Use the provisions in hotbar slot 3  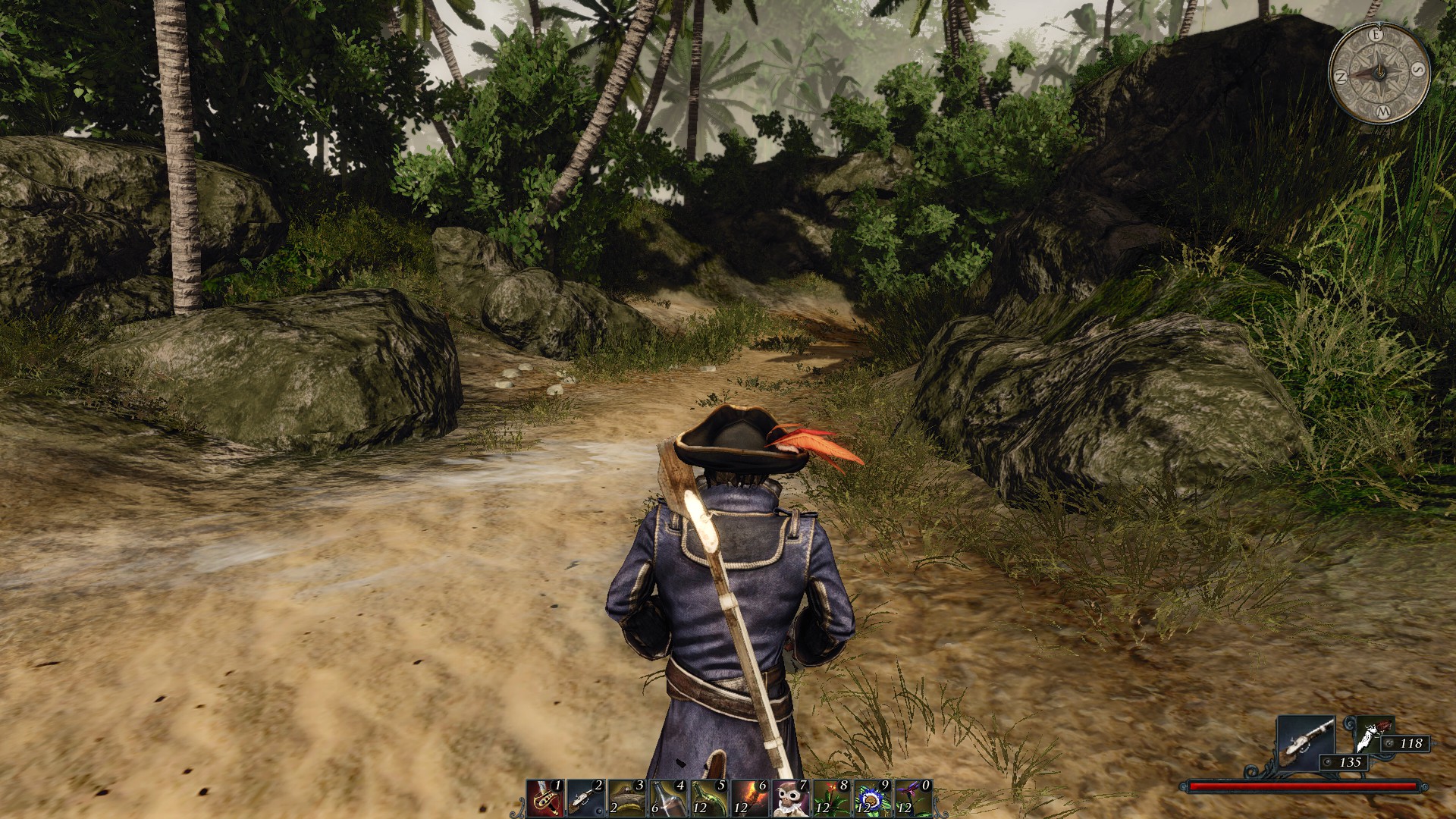coord(626,798)
